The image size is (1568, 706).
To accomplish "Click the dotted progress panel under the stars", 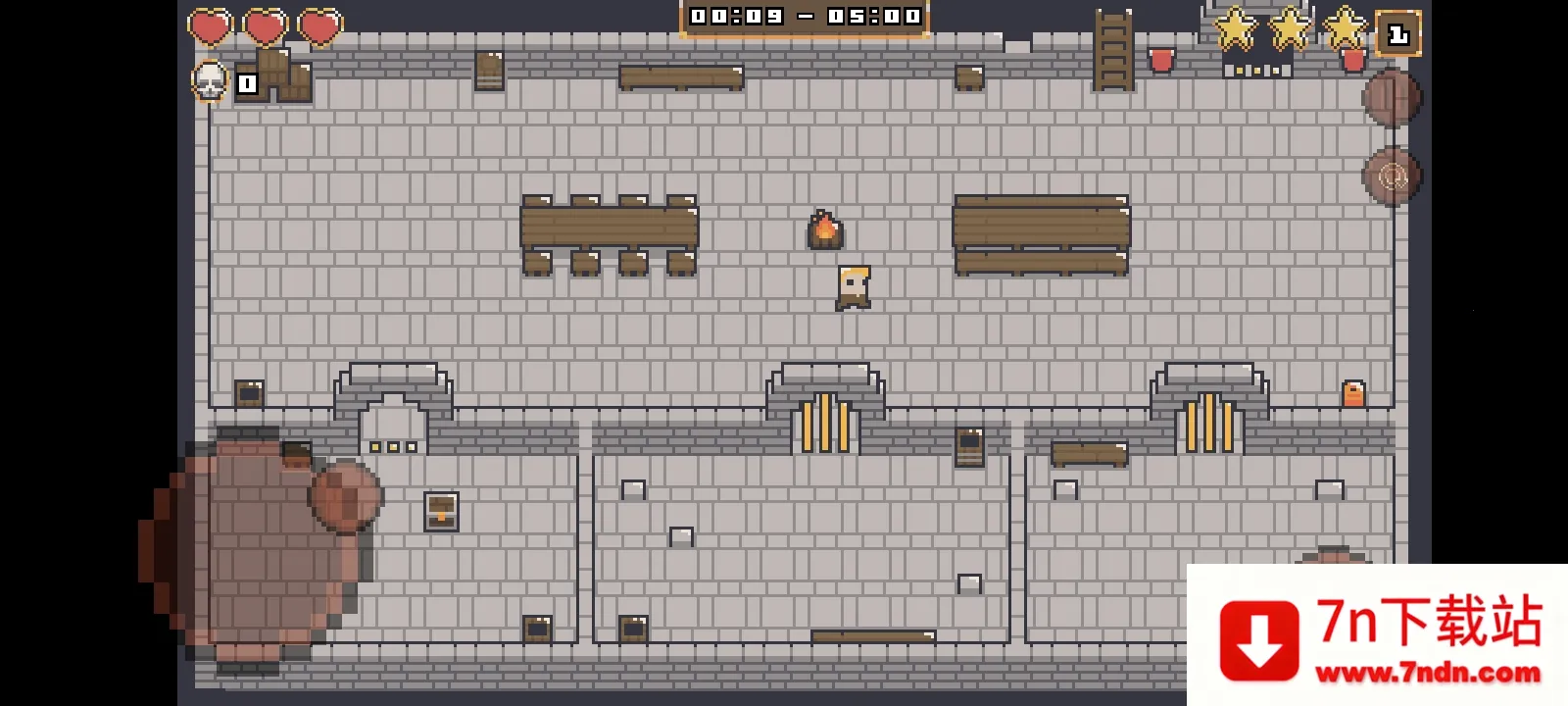I will click(1256, 70).
